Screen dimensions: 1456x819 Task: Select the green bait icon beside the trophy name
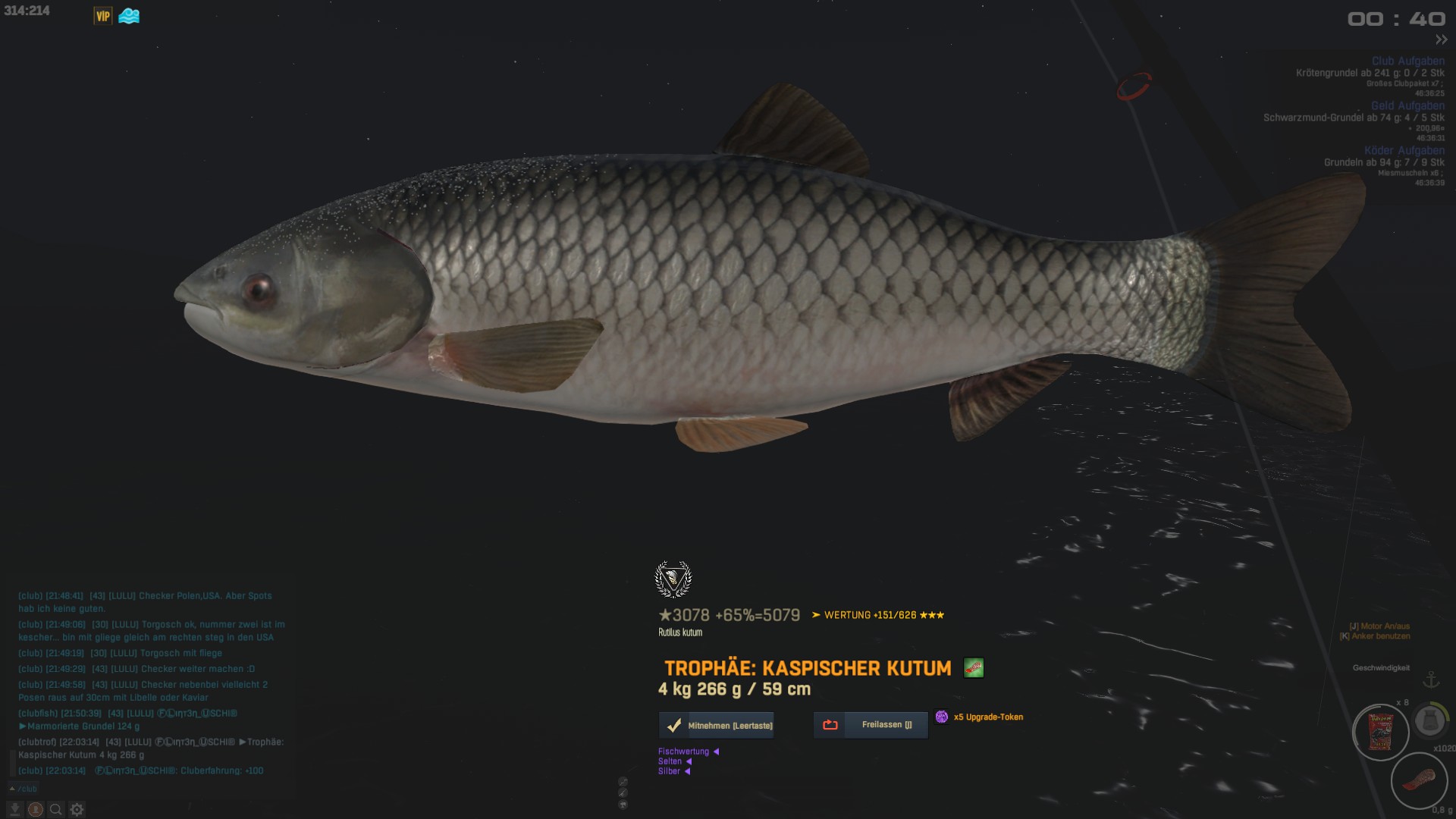974,668
